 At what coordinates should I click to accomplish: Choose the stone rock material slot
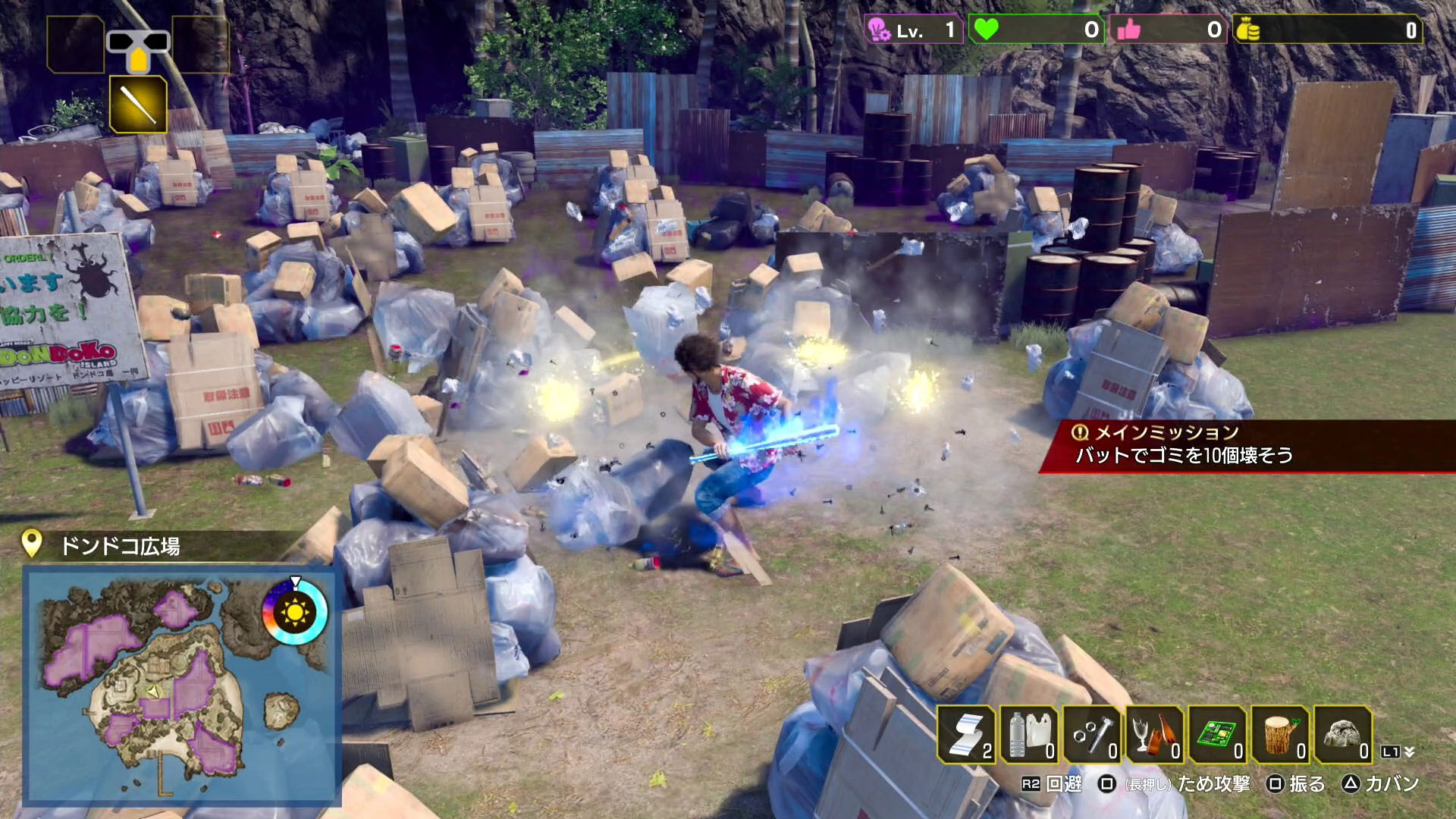pyautogui.click(x=1343, y=734)
